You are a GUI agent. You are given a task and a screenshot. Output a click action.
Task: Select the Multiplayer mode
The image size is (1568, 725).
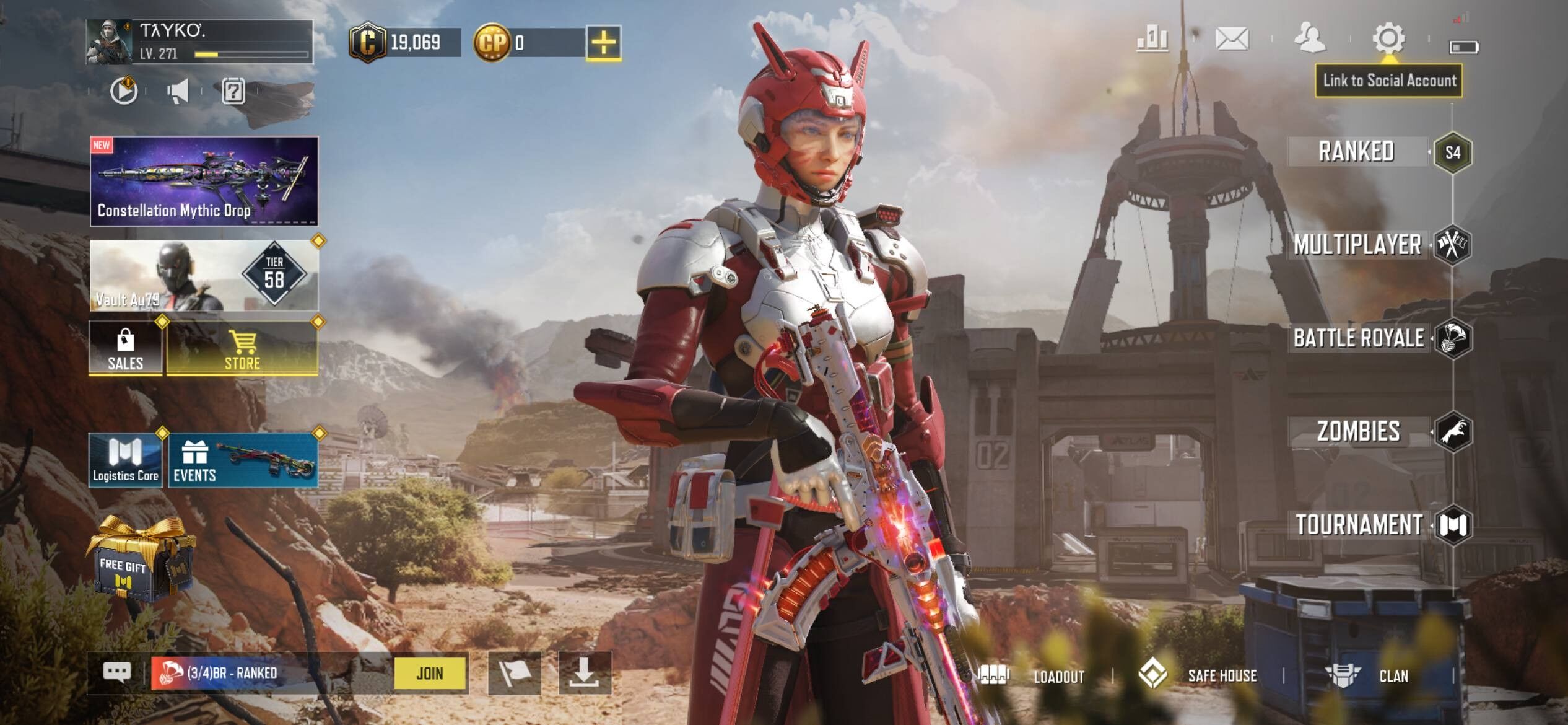pos(1357,245)
